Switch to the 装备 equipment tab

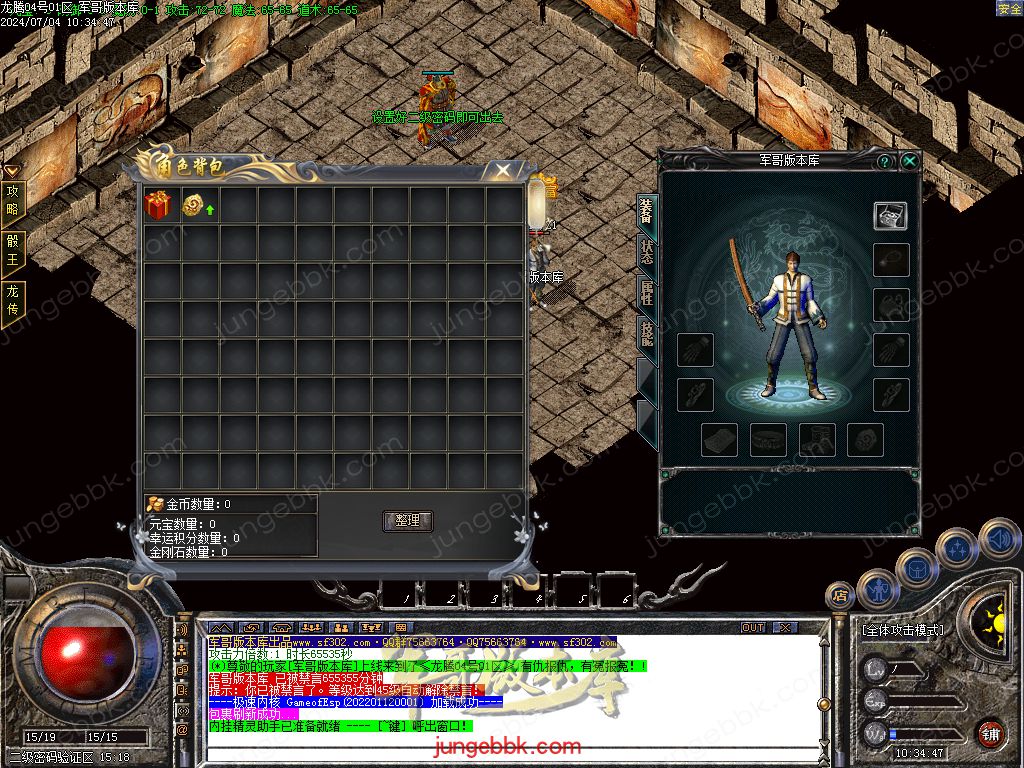[x=647, y=214]
